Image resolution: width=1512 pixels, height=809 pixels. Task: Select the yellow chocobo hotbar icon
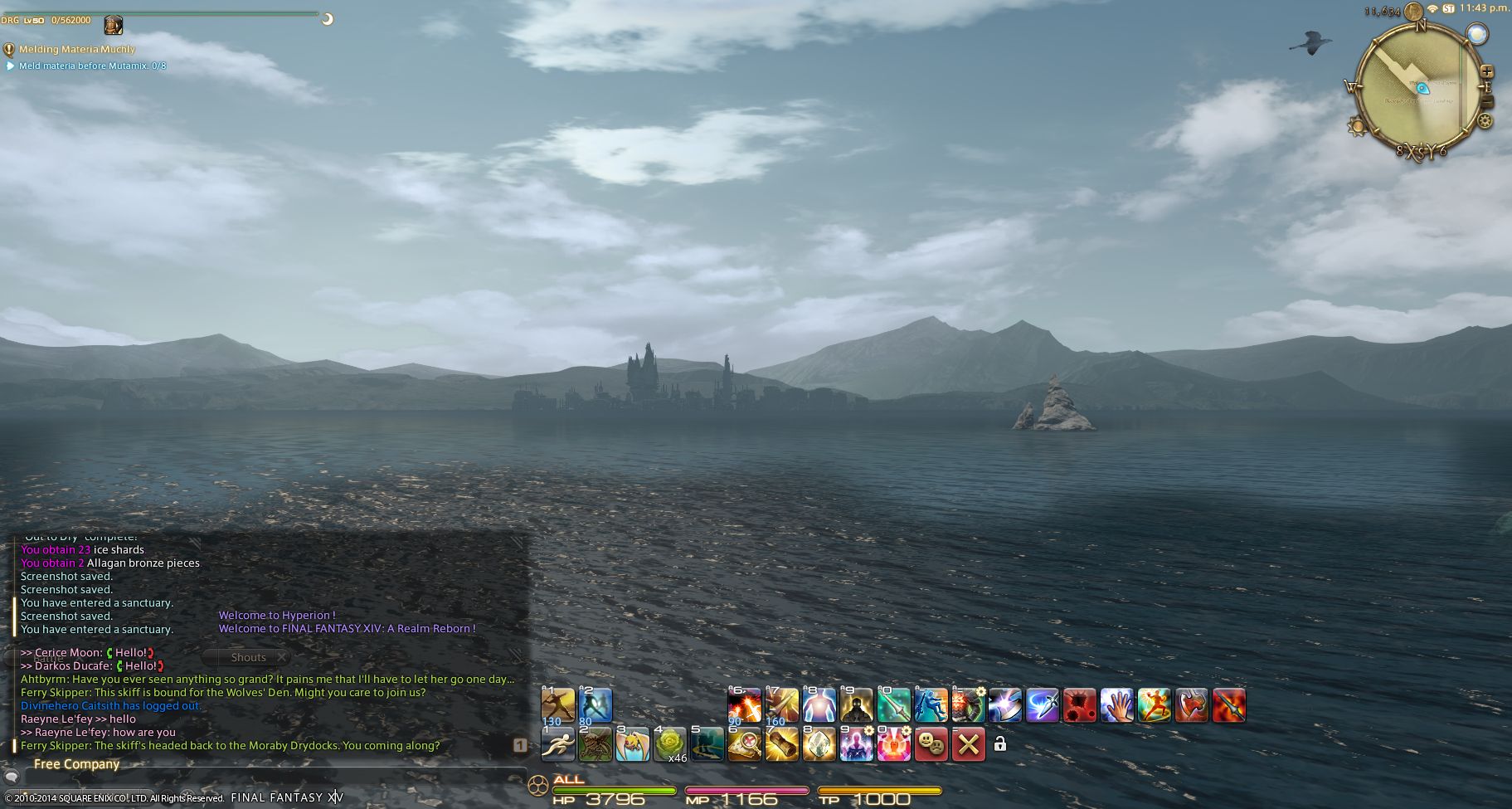632,743
